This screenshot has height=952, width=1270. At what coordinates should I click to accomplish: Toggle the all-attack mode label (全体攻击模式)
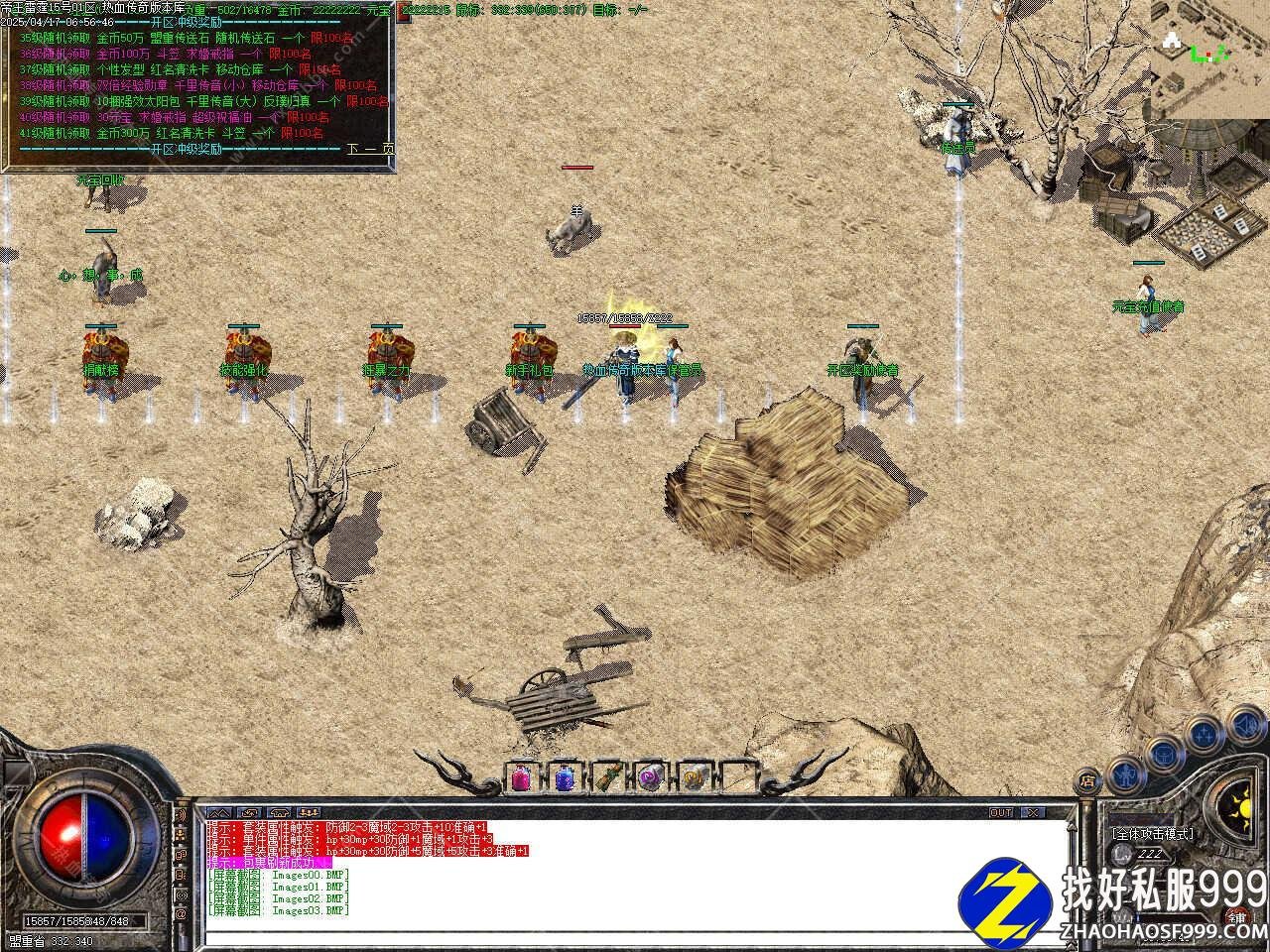coord(1152,834)
